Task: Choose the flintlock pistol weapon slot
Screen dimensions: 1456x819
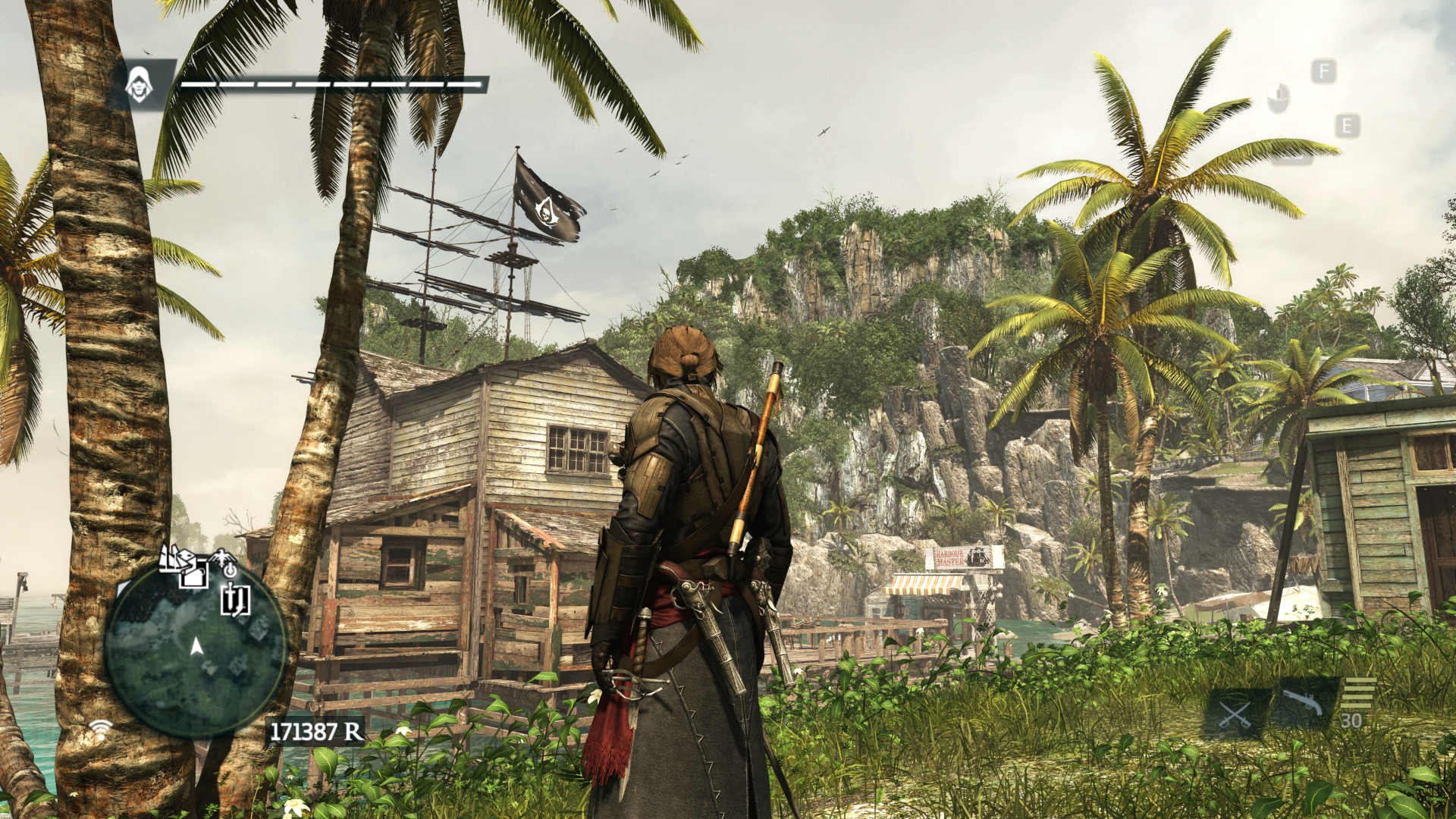Action: (x=1301, y=704)
